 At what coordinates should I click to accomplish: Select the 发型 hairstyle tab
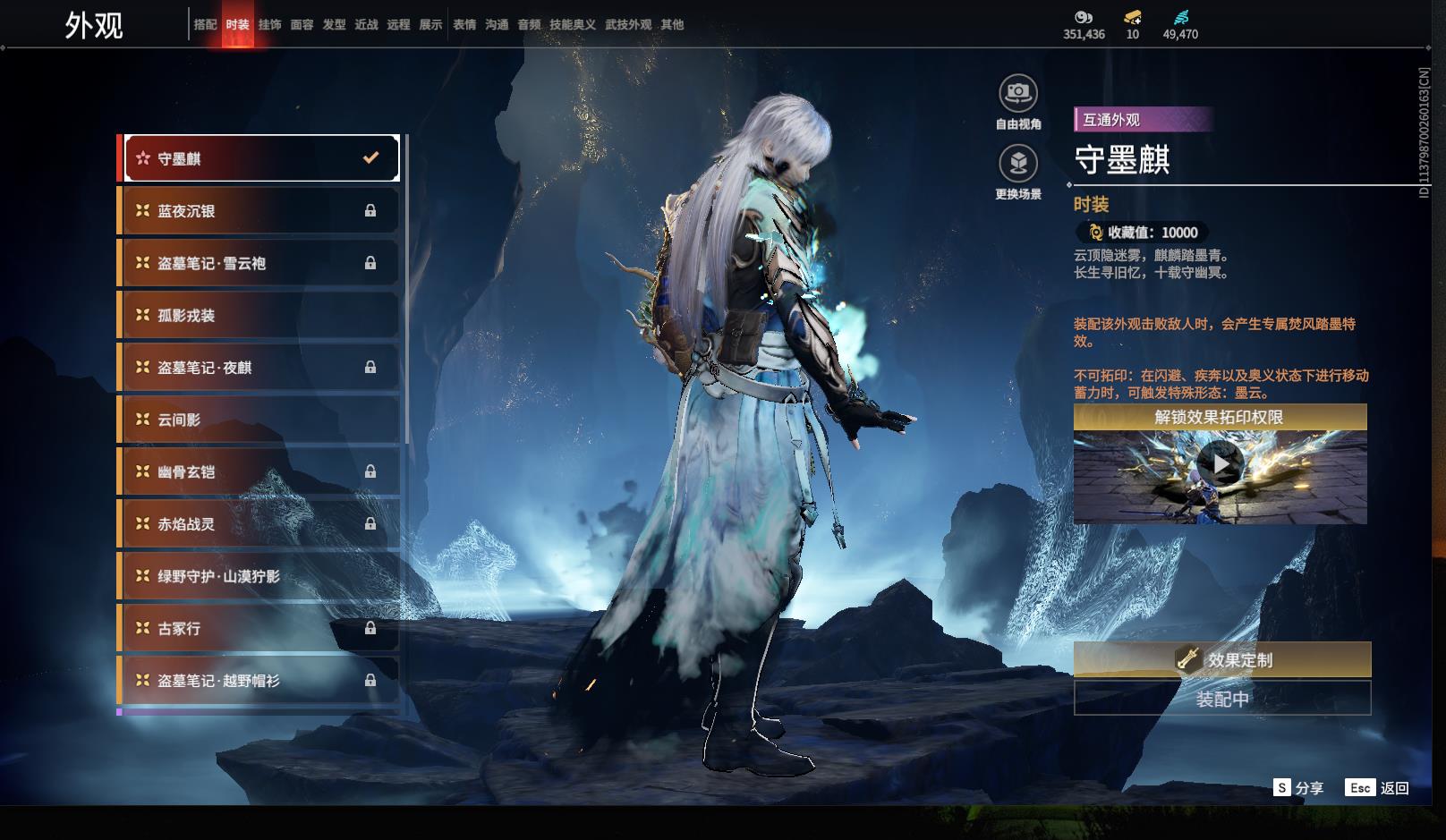[334, 25]
